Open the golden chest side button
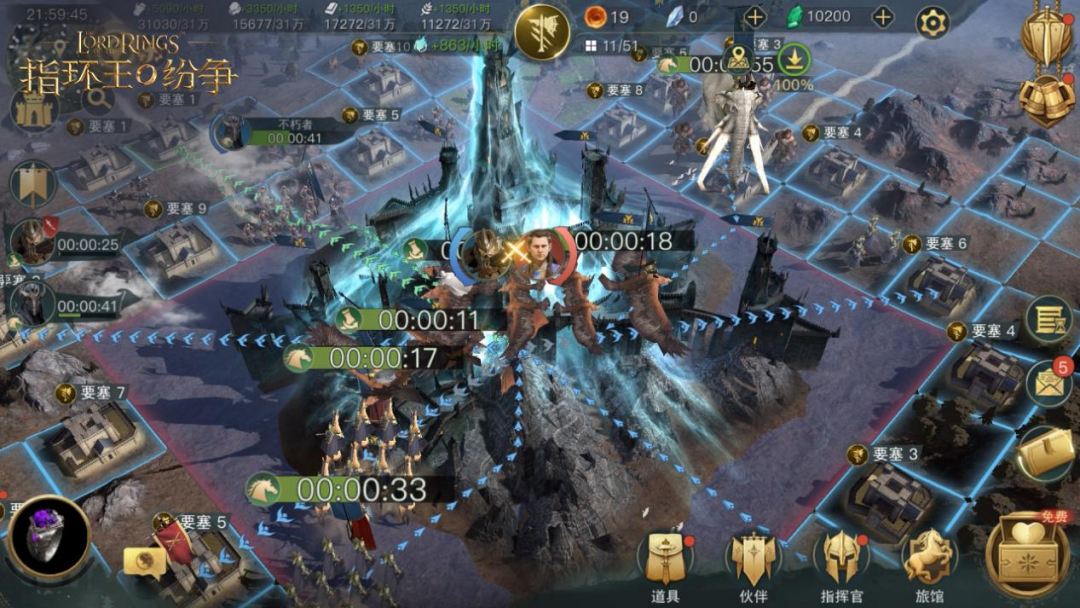 1046,454
